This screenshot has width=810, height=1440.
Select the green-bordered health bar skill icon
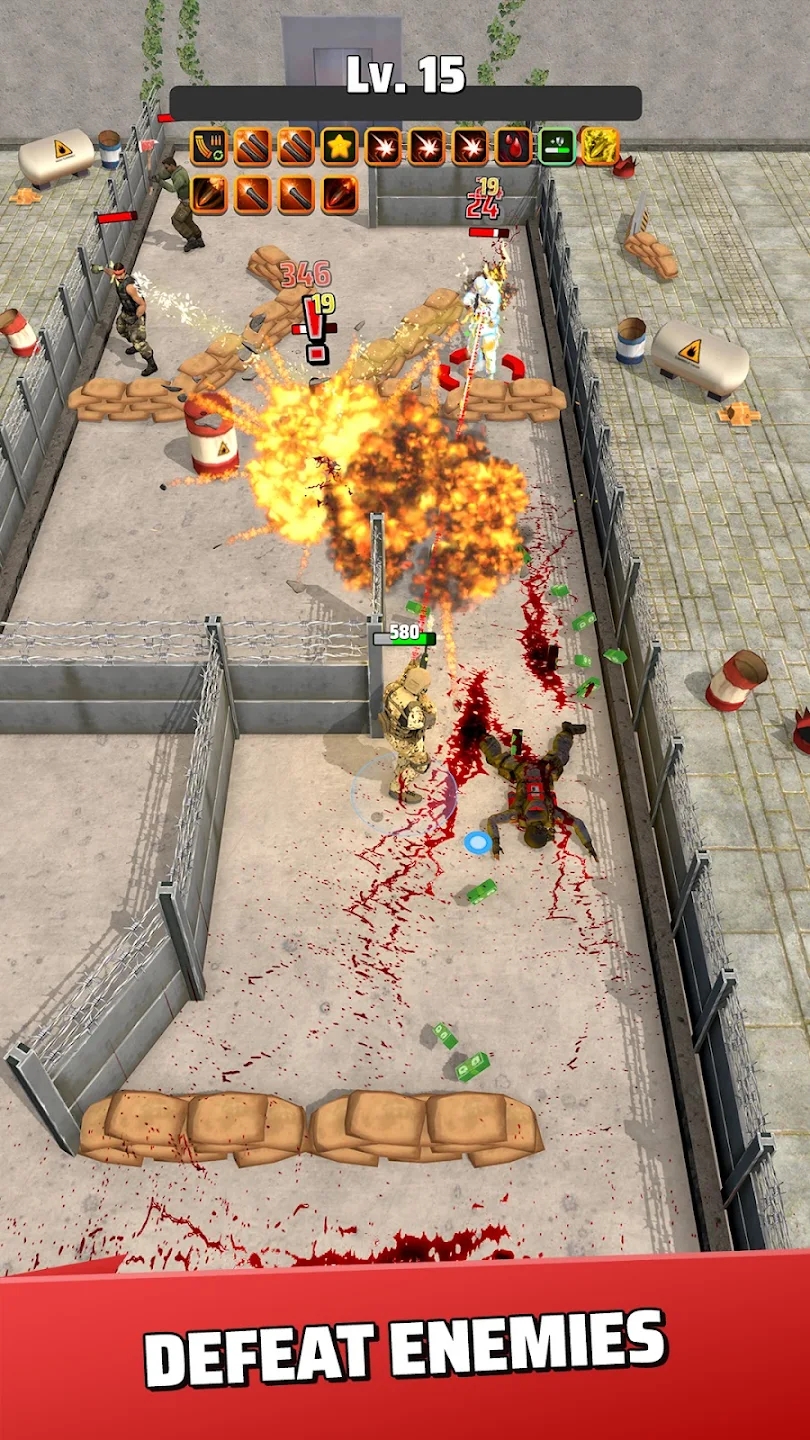pos(556,147)
